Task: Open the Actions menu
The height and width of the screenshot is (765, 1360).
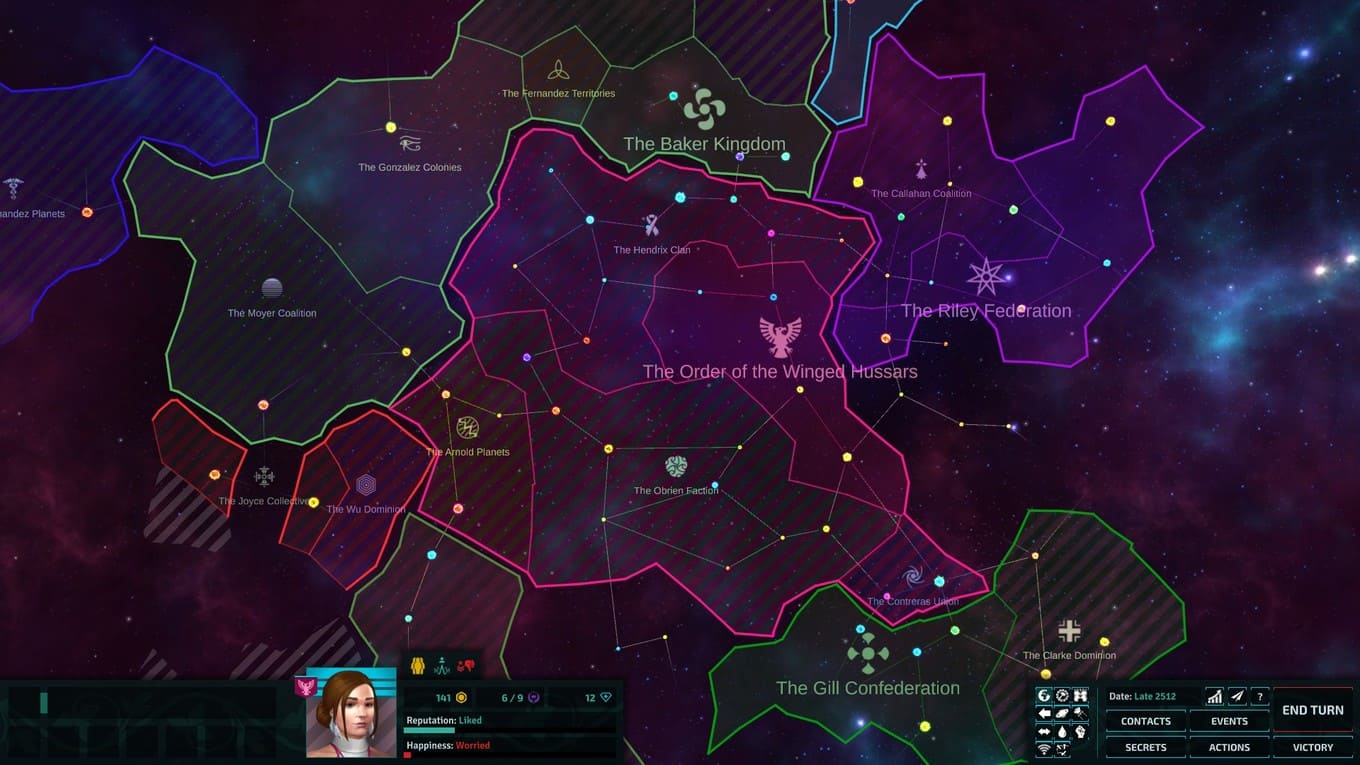Action: tap(1229, 747)
